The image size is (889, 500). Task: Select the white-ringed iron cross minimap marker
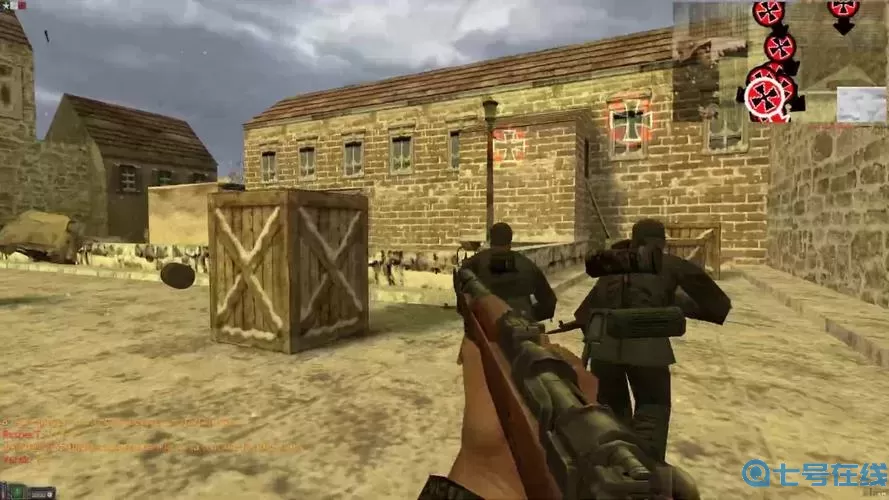pos(767,97)
